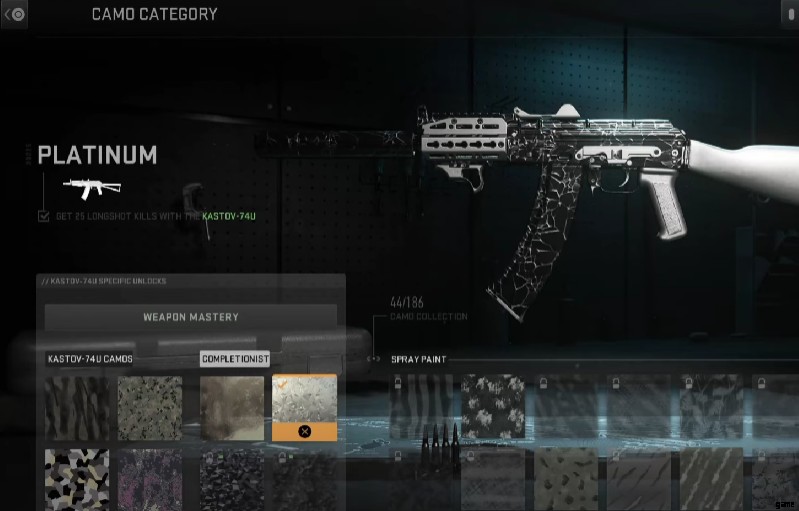Pick the white floral spray paint camo
Screen dimensions: 799x511
point(492,407)
